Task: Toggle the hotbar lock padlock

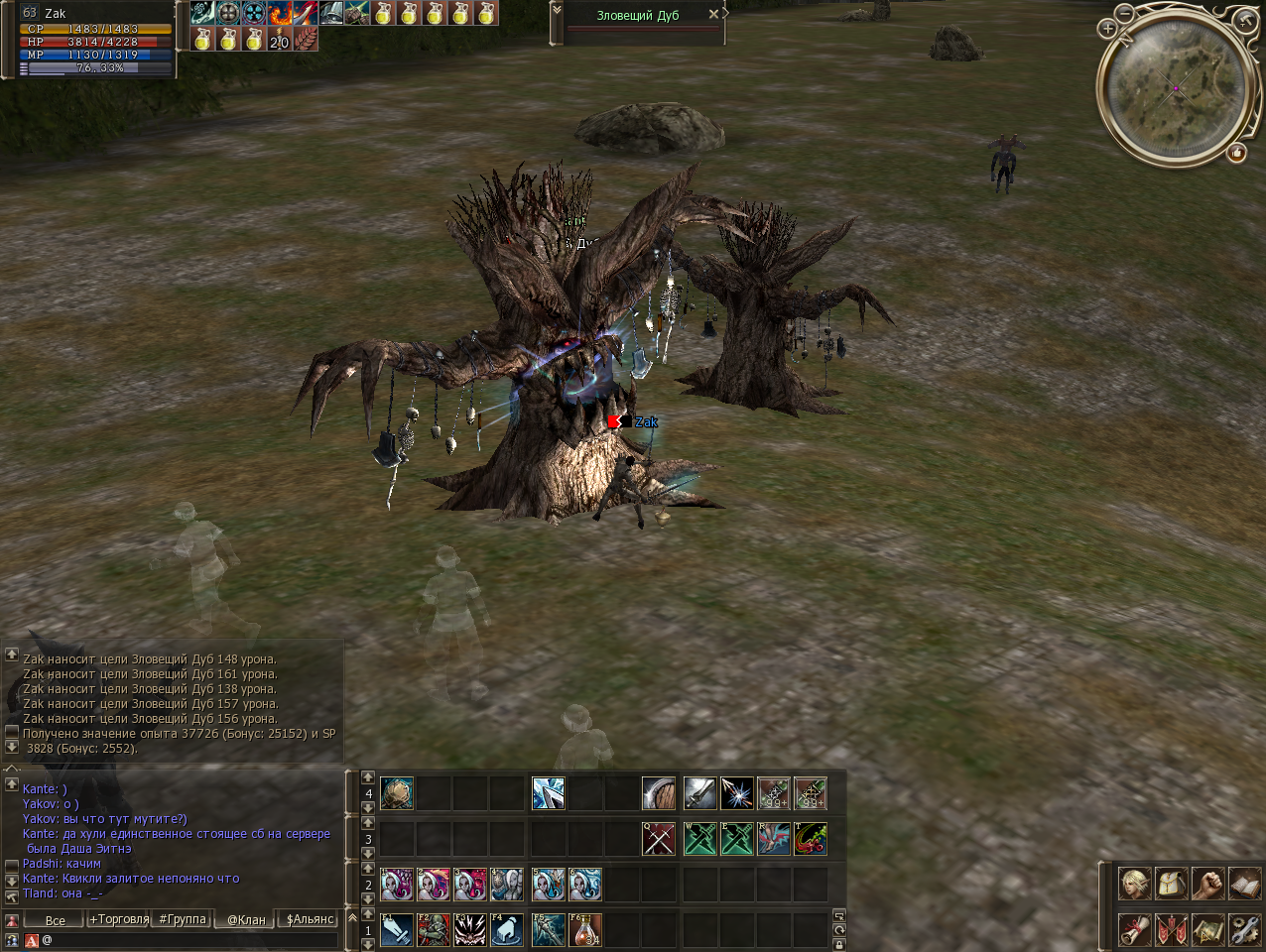Action: (839, 944)
